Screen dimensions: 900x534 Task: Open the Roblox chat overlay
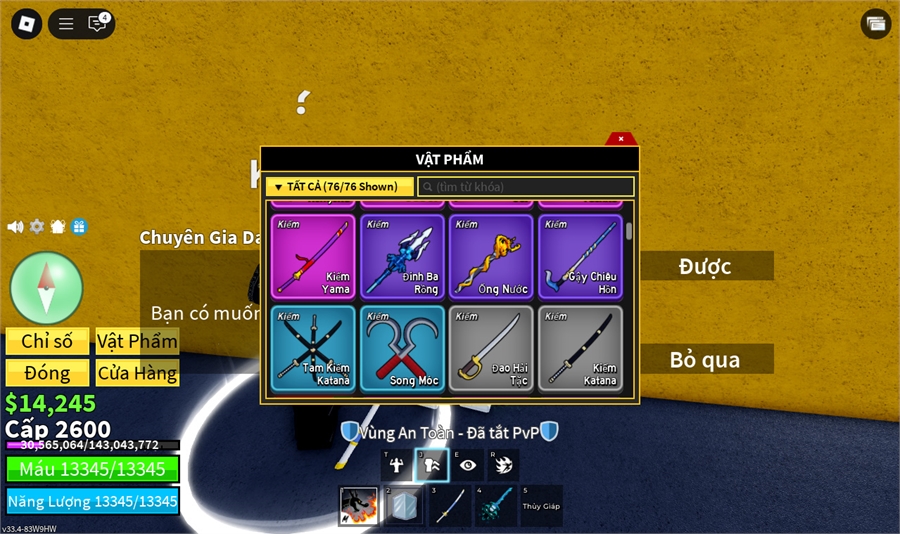[97, 23]
